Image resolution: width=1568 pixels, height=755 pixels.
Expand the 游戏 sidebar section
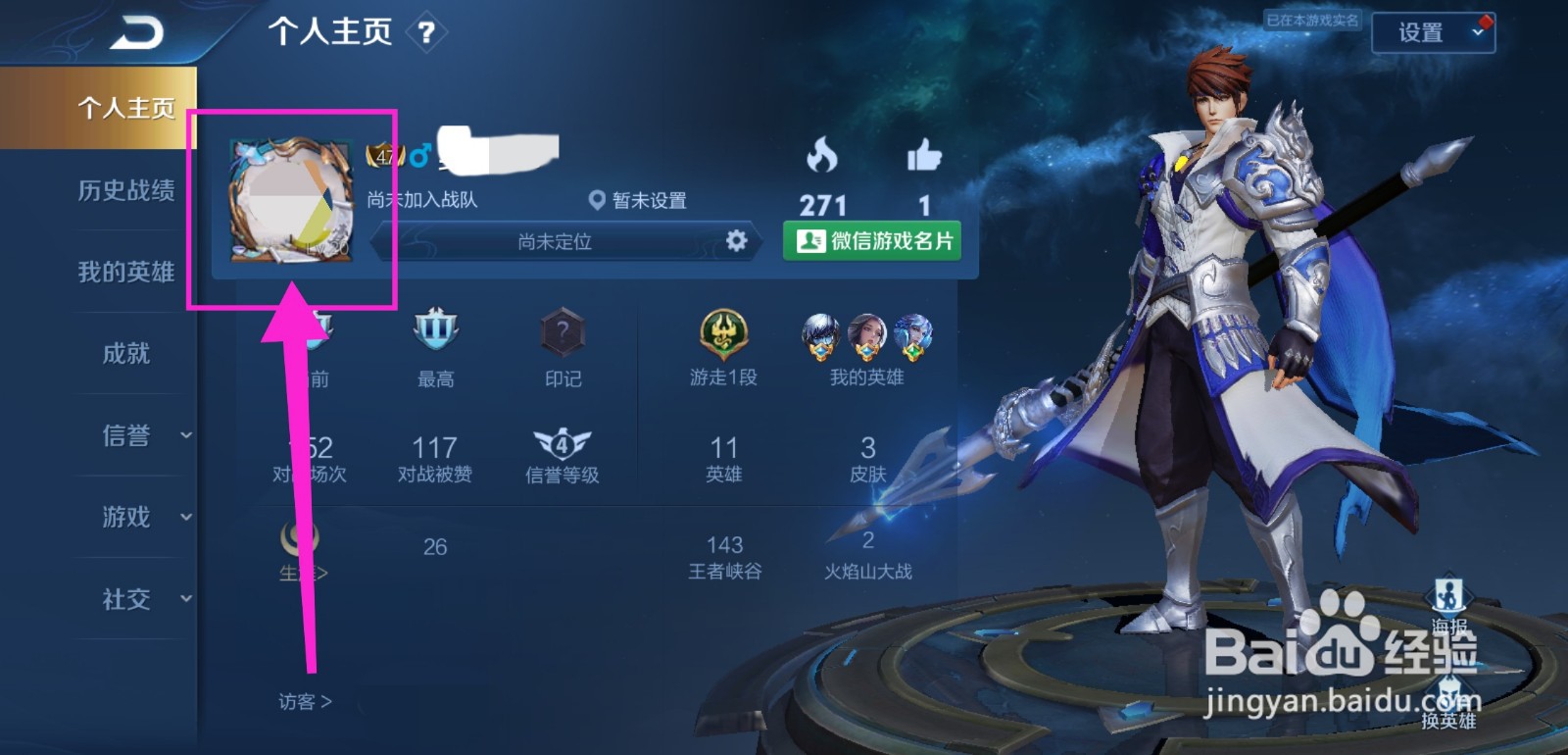pyautogui.click(x=128, y=518)
